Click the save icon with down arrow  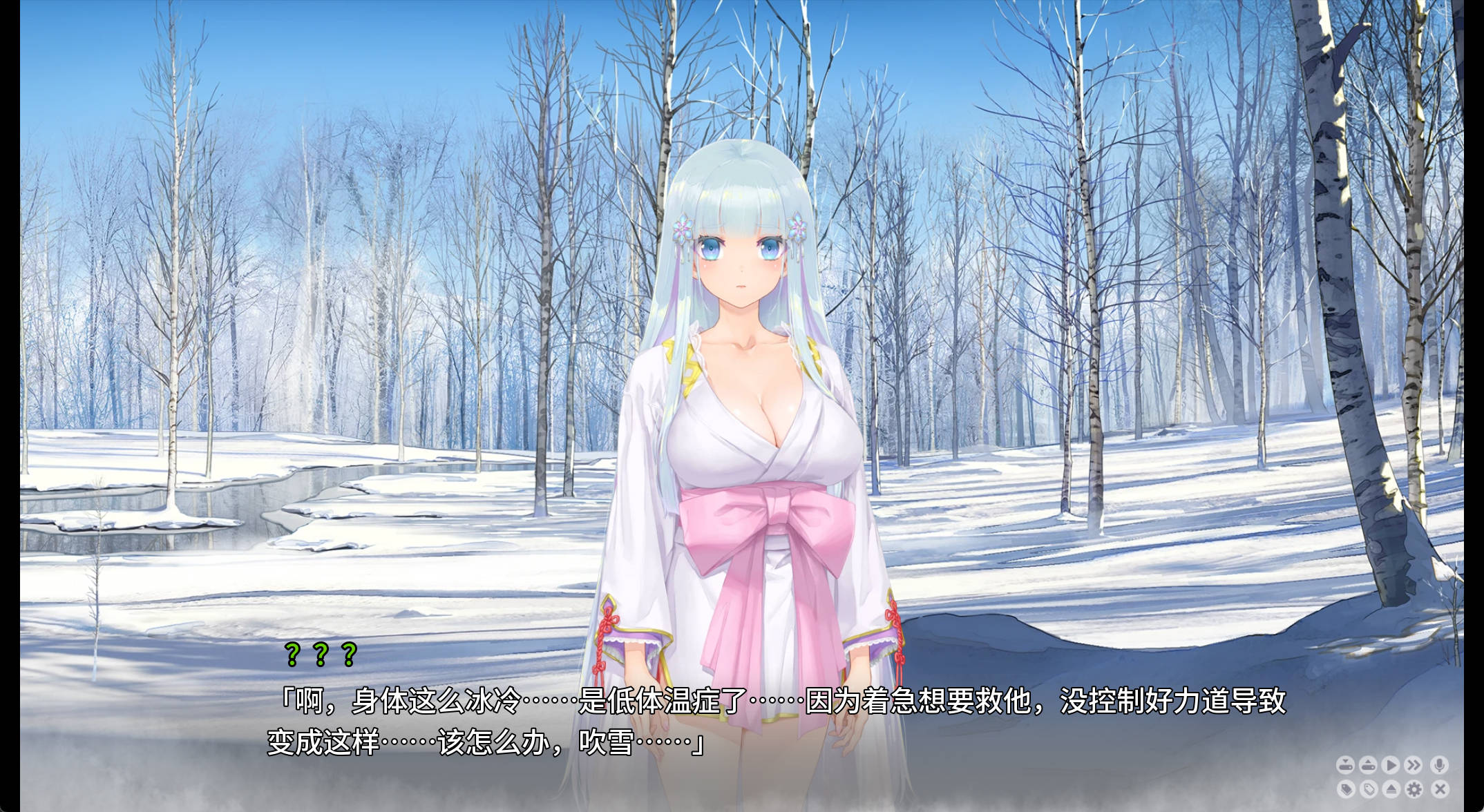pyautogui.click(x=1345, y=765)
